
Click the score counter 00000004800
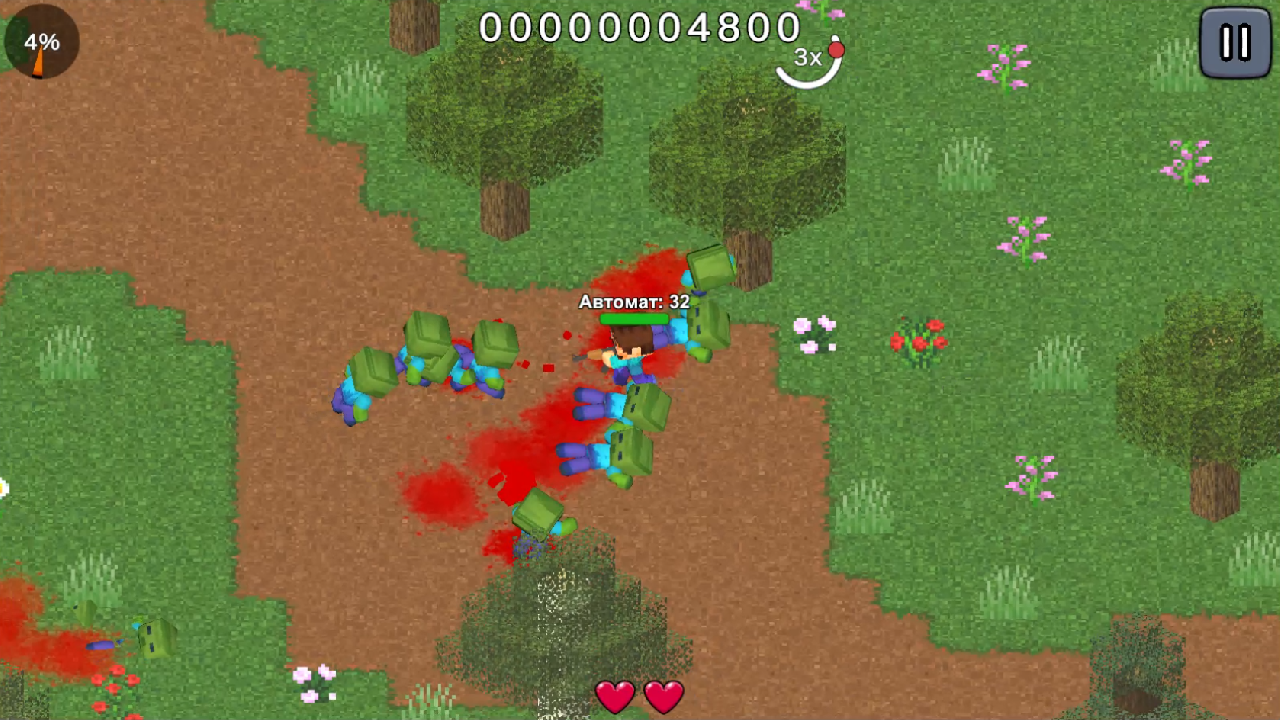[638, 27]
